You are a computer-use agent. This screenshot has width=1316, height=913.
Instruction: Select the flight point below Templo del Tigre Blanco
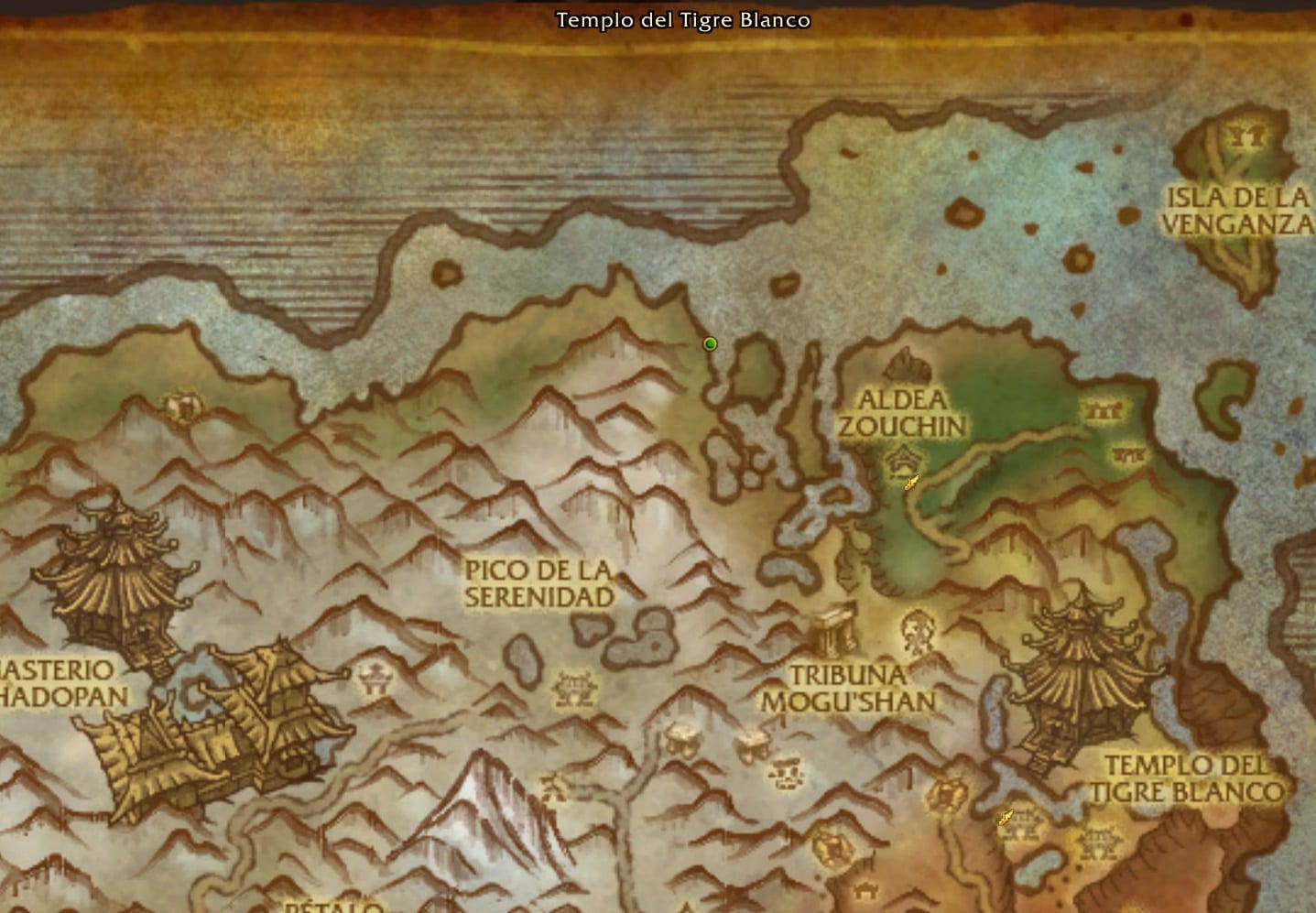click(x=1006, y=817)
